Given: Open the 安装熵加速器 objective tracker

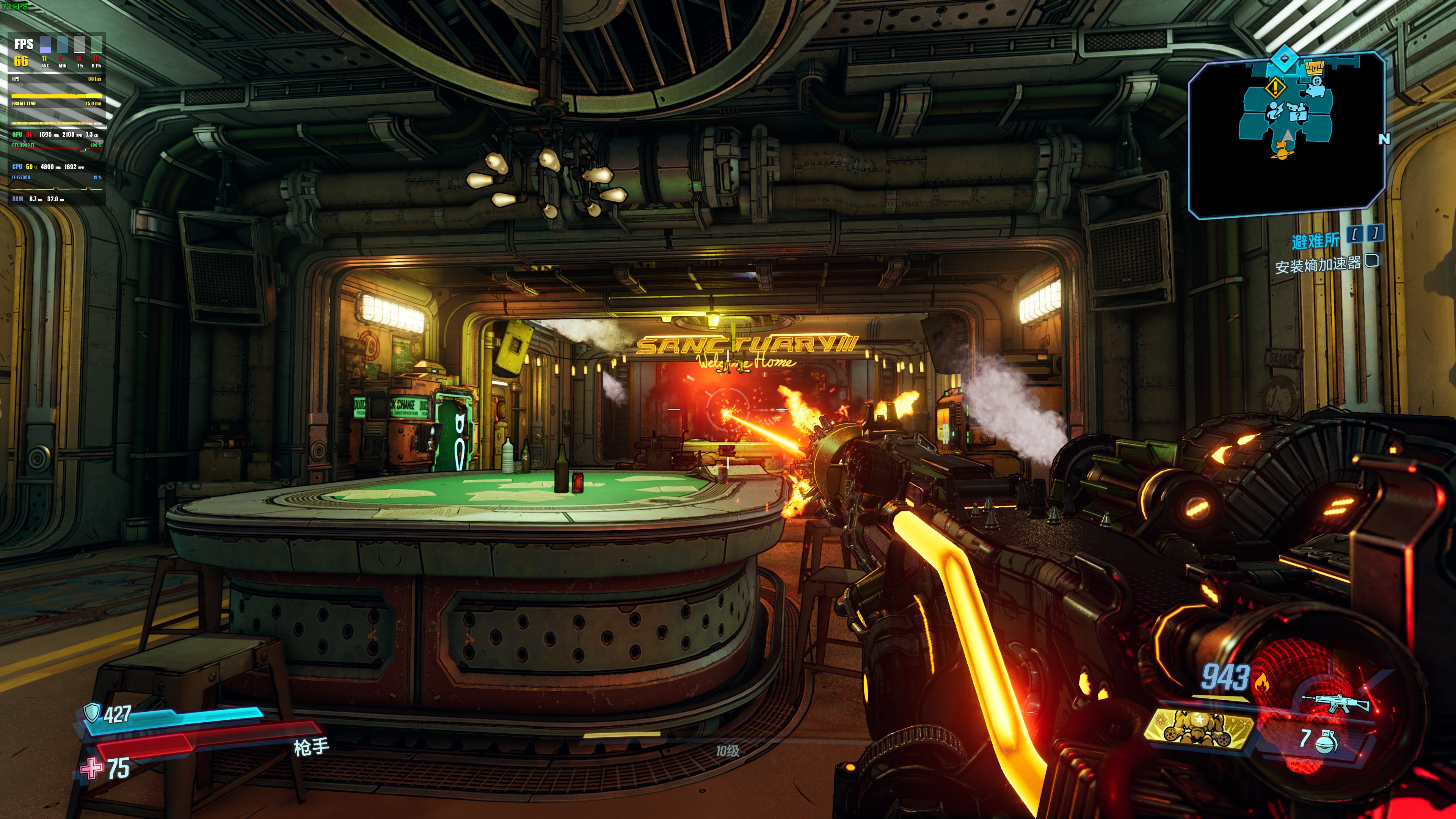Looking at the screenshot, I should [x=1318, y=265].
